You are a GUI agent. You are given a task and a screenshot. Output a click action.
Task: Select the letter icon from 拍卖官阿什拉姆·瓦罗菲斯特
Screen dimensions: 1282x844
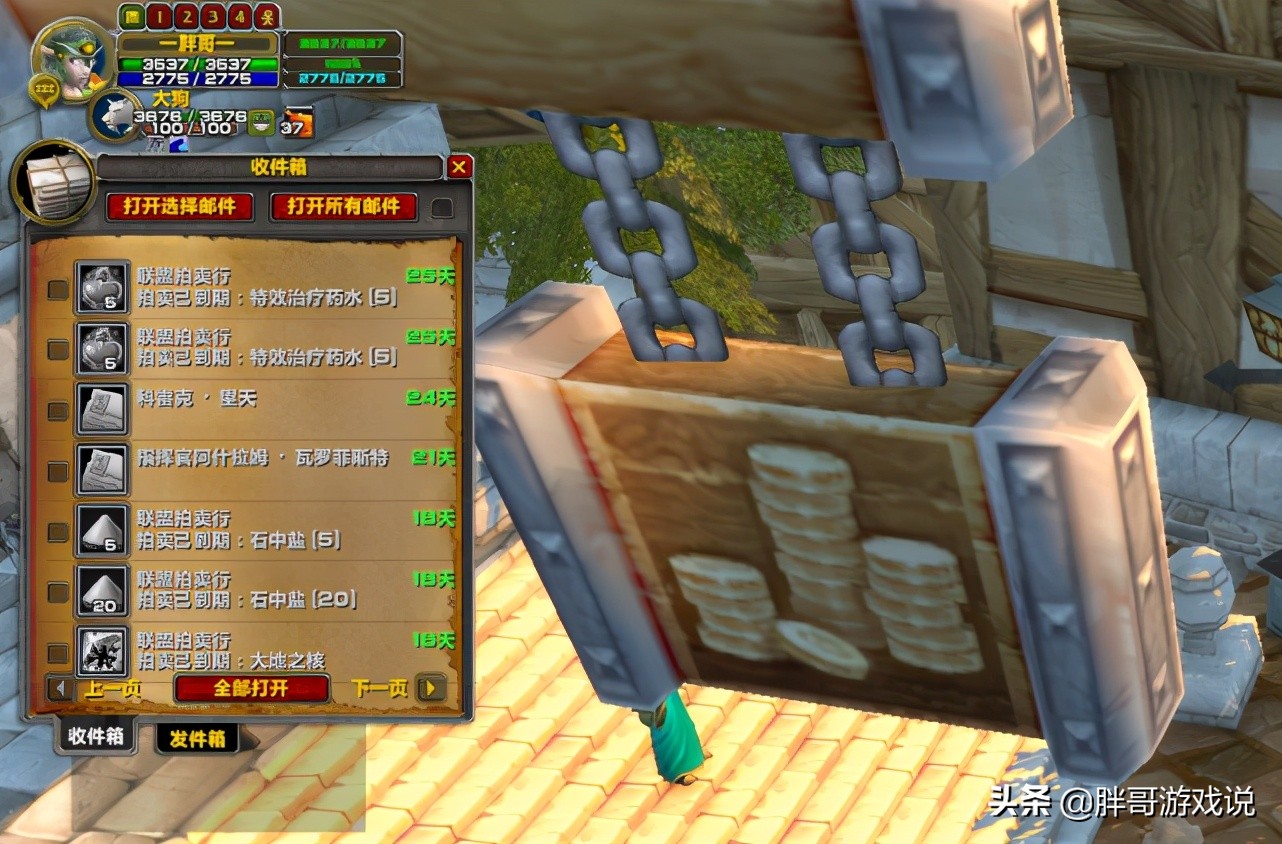(x=102, y=467)
